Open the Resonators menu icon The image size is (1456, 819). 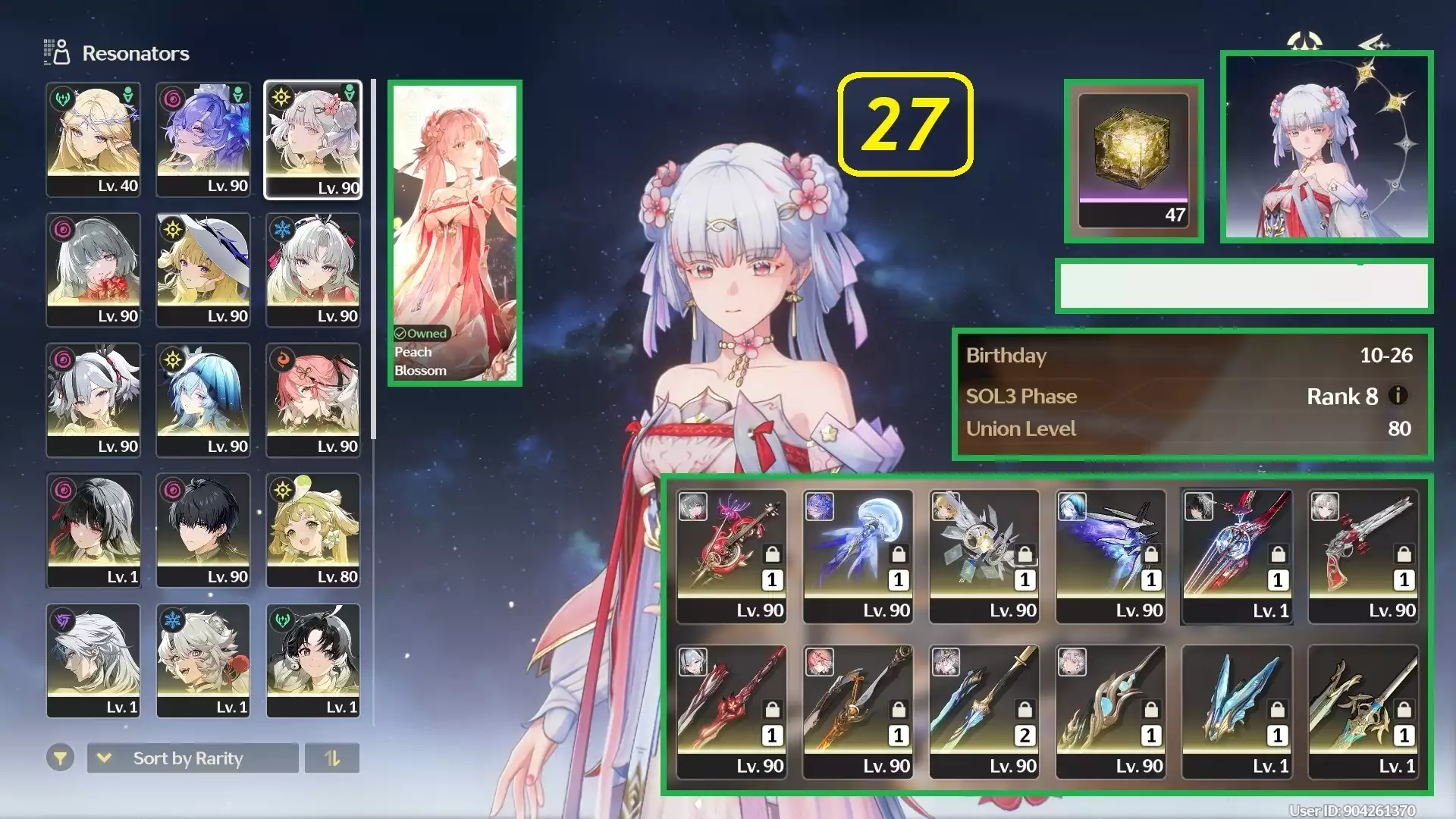coord(57,52)
